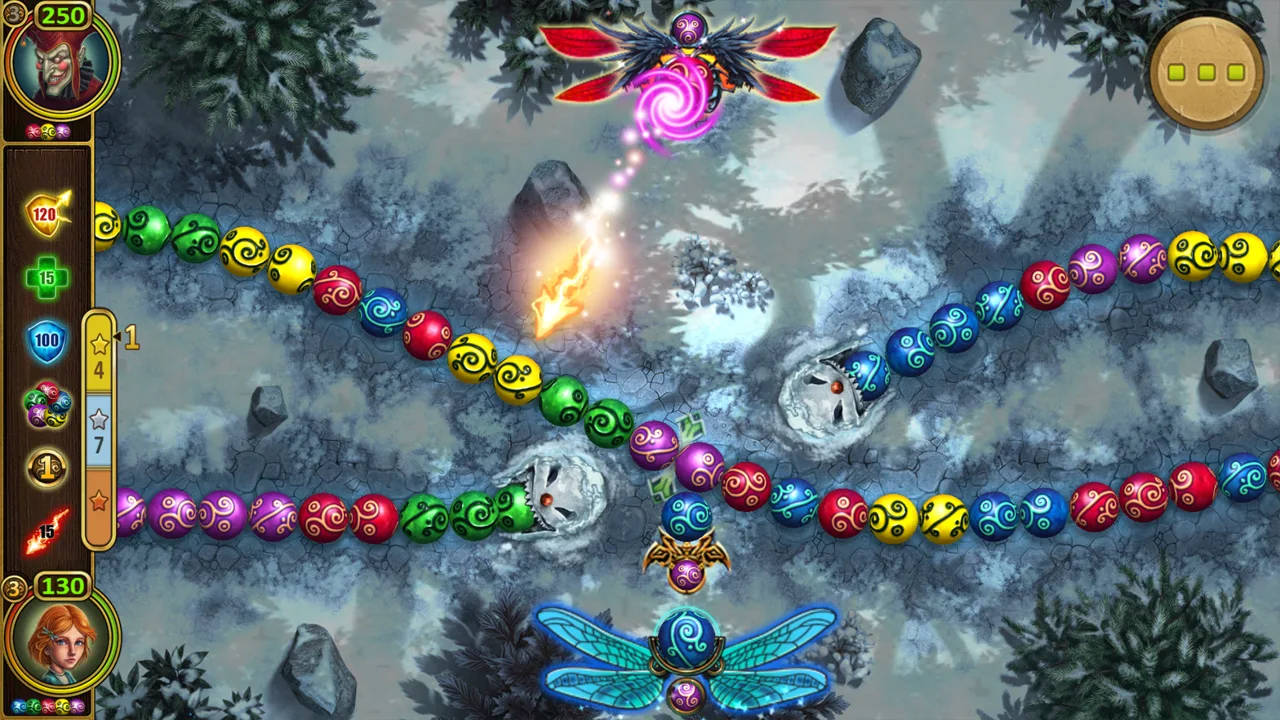Activate the red lightning 15 power-up
This screenshot has height=720, width=1280.
coord(47,531)
